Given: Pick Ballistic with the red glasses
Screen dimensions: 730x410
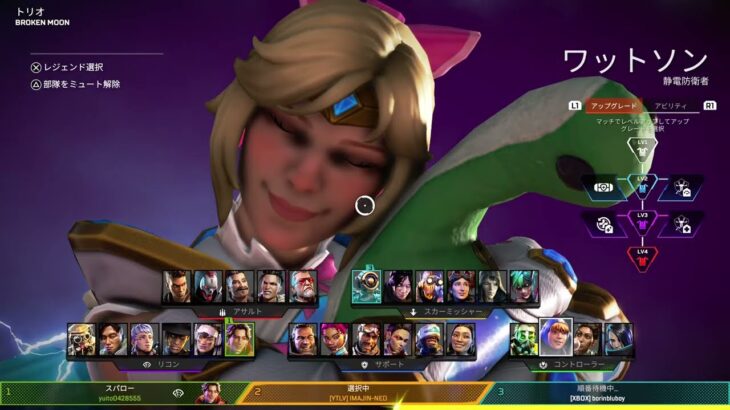Looking at the screenshot, I should pos(302,286).
